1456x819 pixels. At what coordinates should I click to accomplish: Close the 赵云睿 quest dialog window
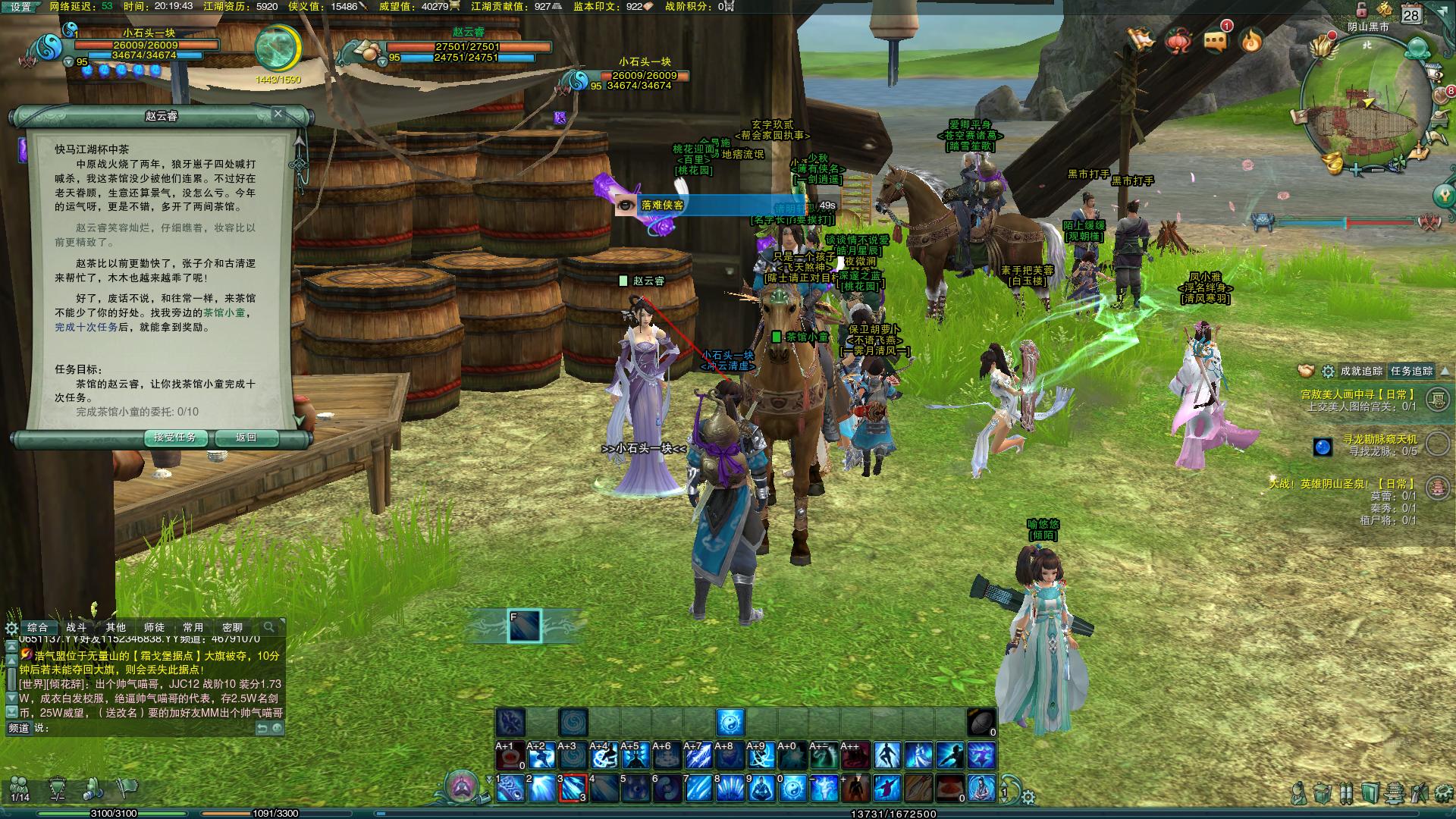[x=278, y=114]
